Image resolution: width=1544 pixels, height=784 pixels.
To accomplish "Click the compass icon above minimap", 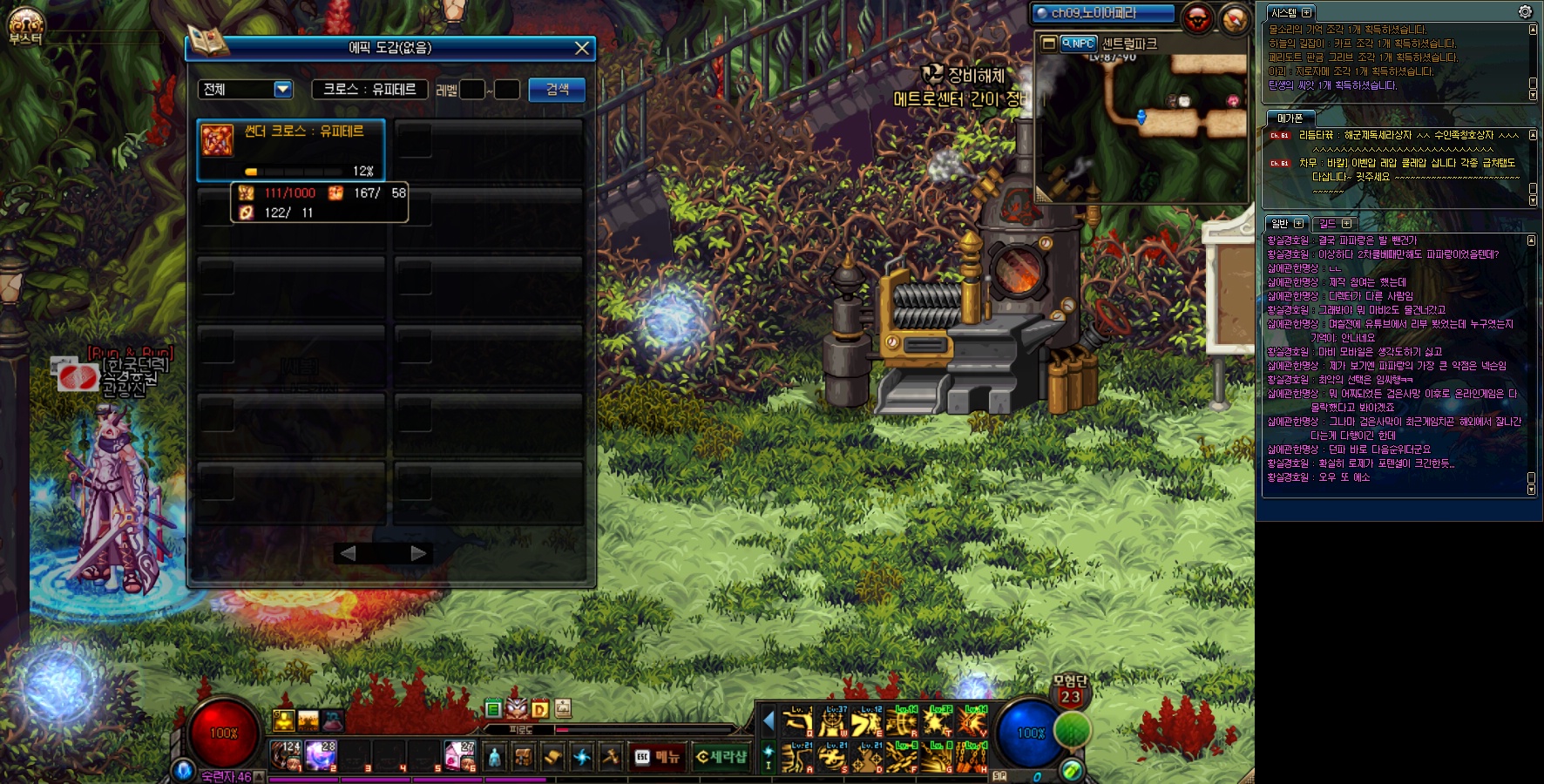I will point(1234,18).
